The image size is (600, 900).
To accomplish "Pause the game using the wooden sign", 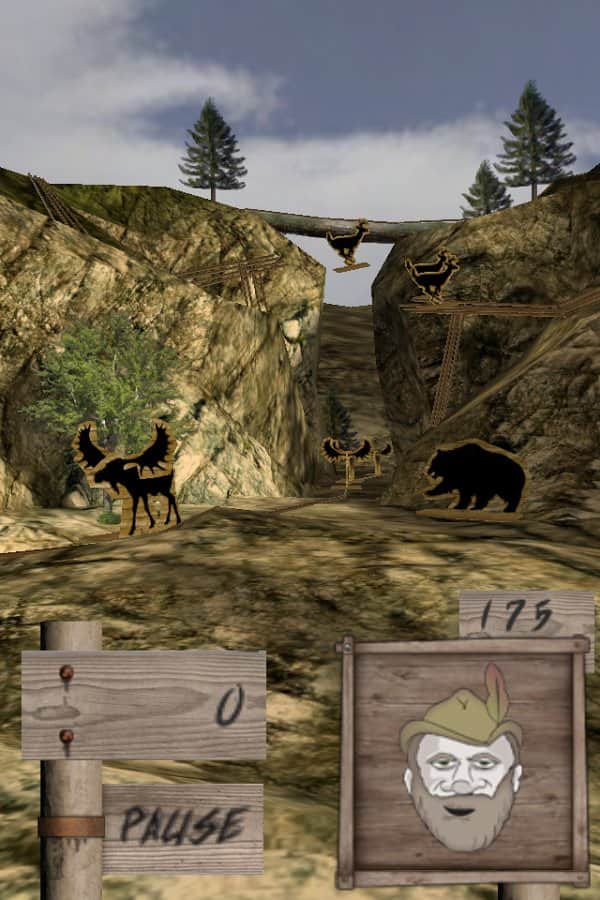I will tap(183, 827).
